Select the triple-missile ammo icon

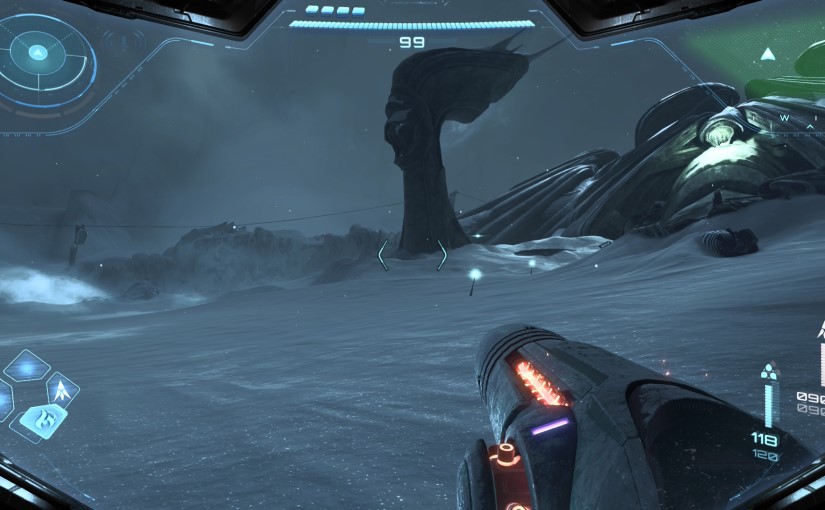click(x=768, y=372)
